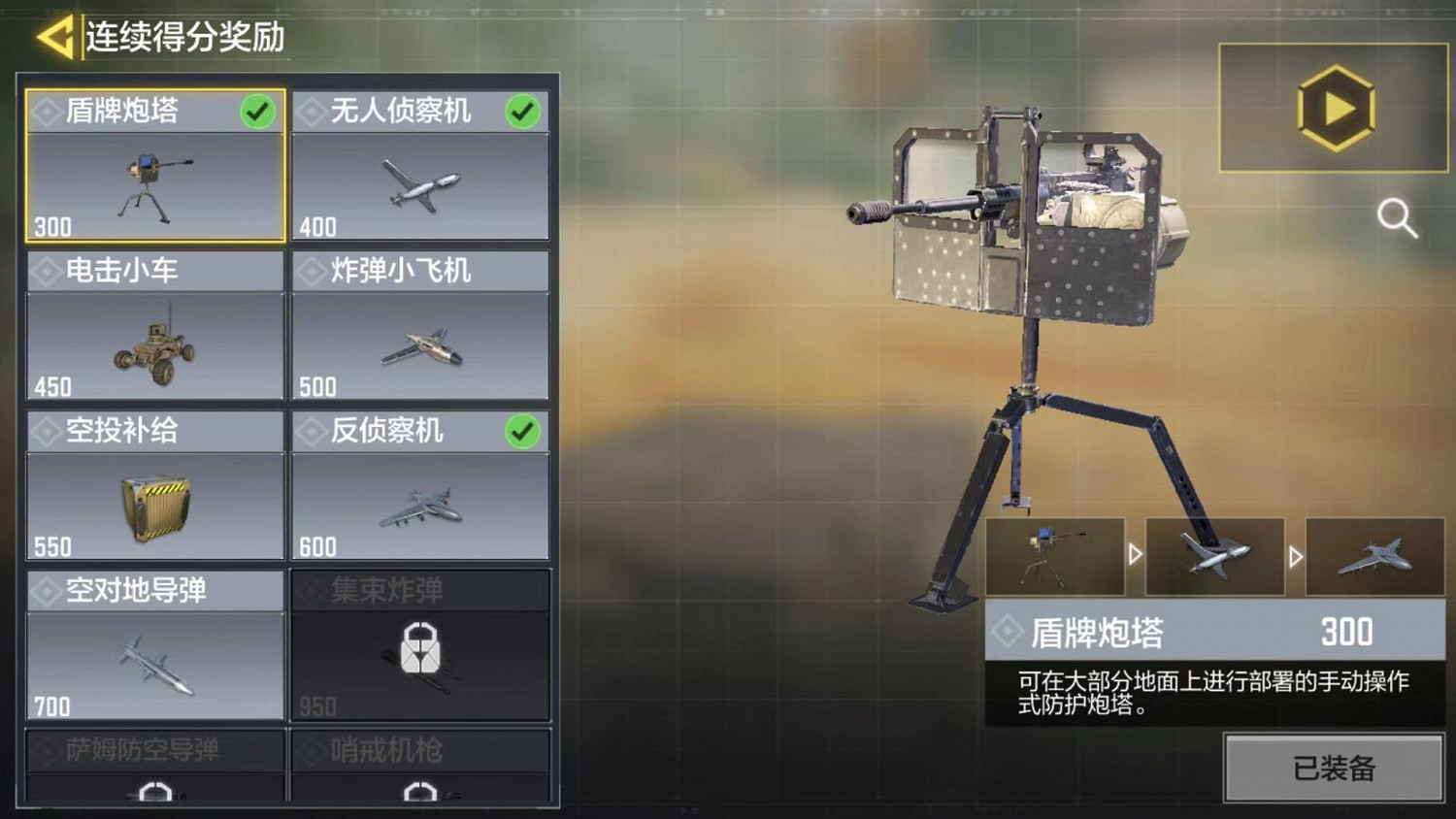Toggle the green checkmark on 无人侦察机
Screen dimensions: 1456x819
point(523,111)
